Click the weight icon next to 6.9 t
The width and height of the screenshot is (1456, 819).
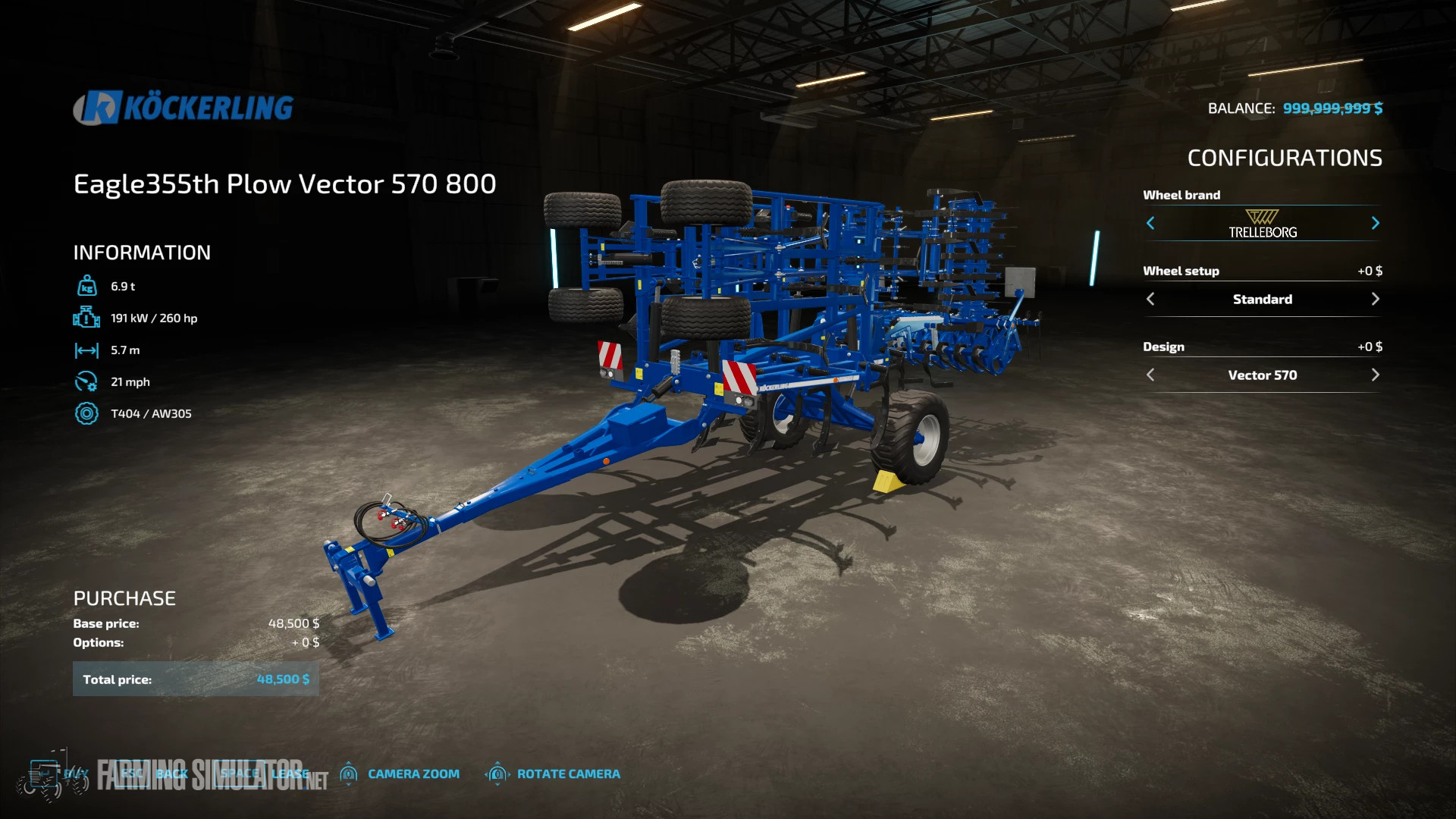87,285
